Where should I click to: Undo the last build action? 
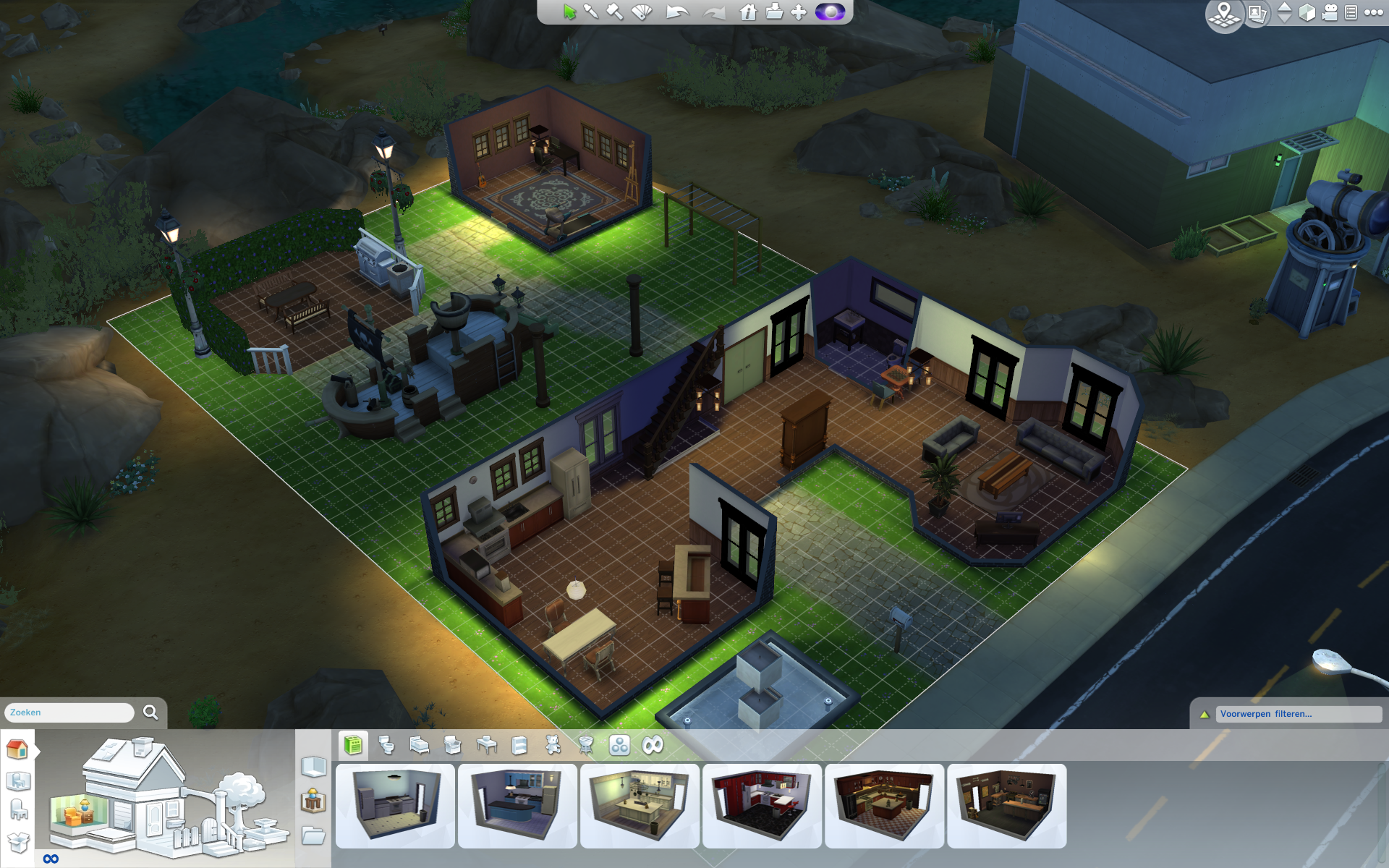pyautogui.click(x=677, y=12)
